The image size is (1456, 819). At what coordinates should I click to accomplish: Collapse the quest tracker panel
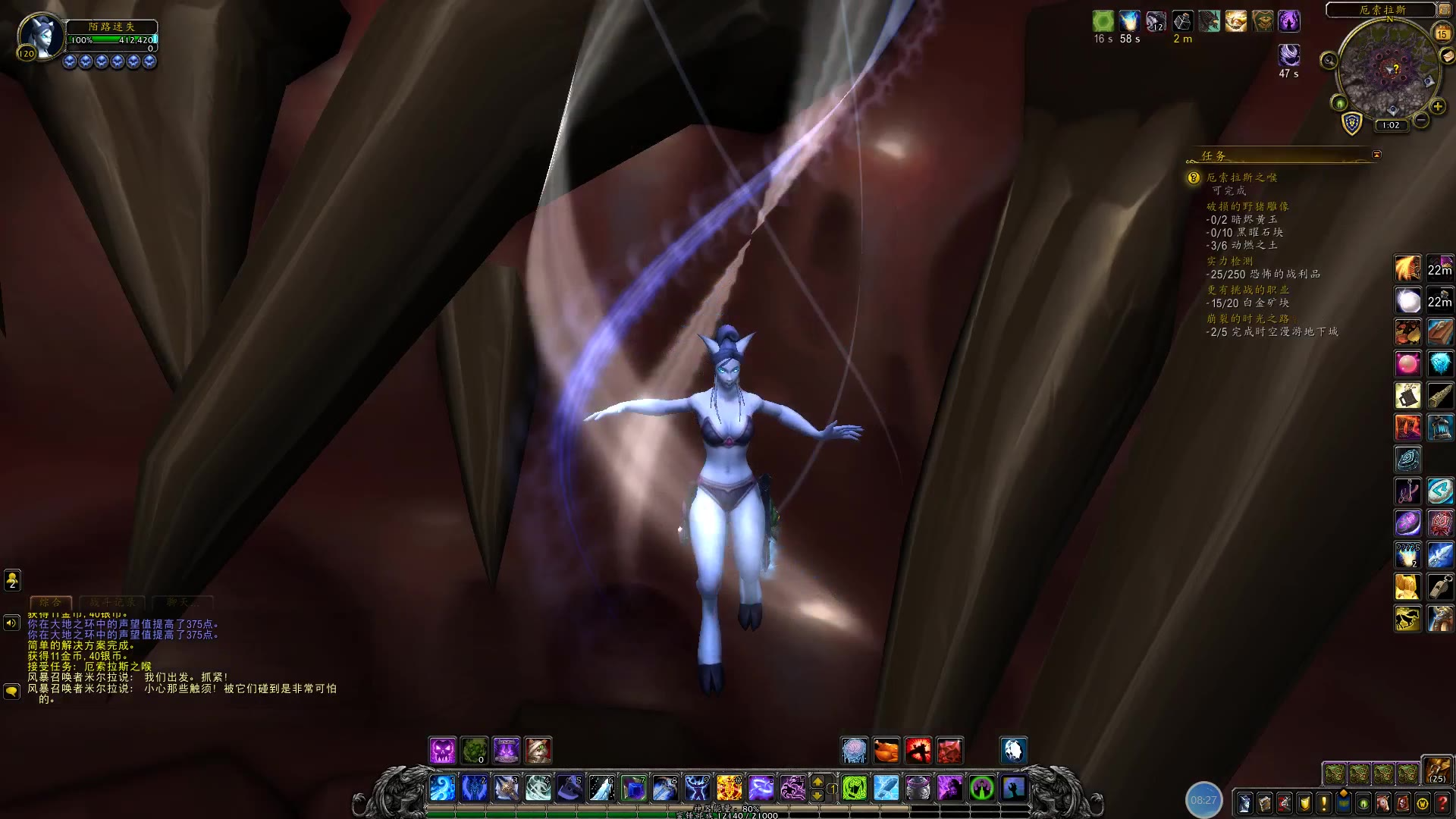point(1376,155)
